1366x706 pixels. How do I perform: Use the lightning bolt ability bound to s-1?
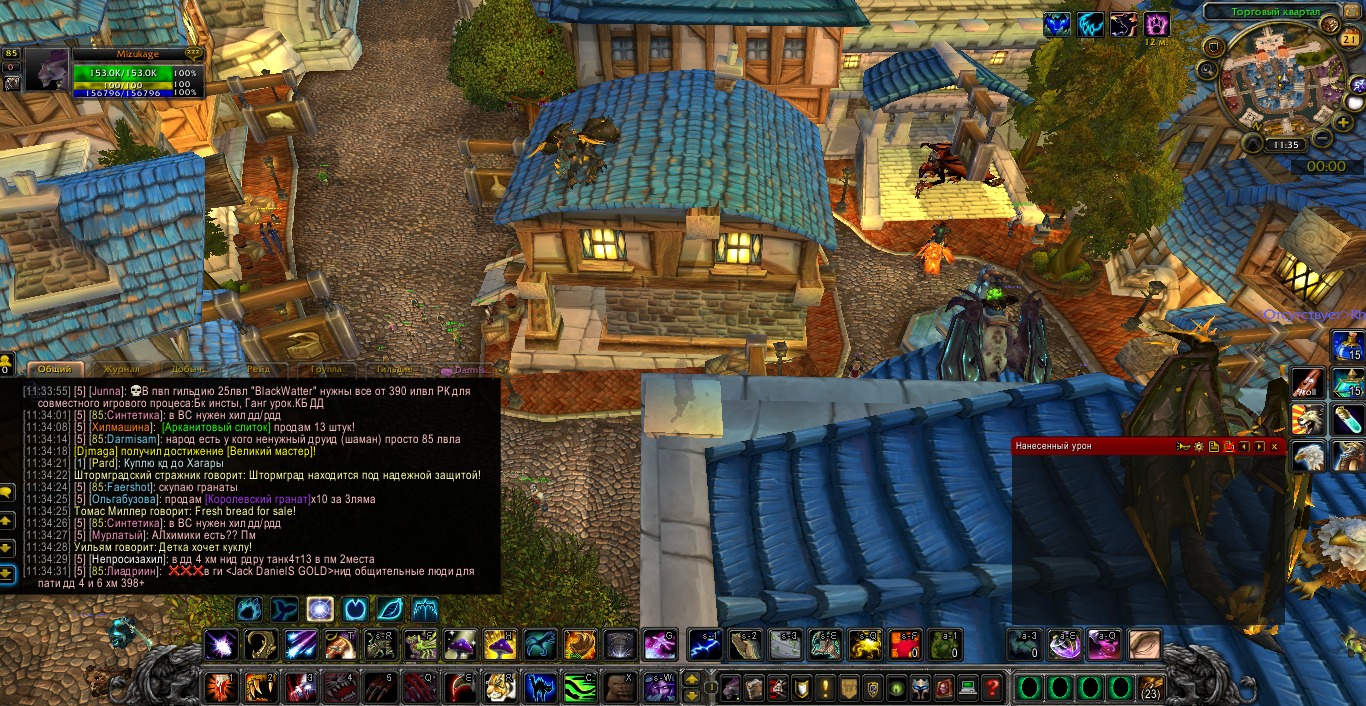point(705,644)
